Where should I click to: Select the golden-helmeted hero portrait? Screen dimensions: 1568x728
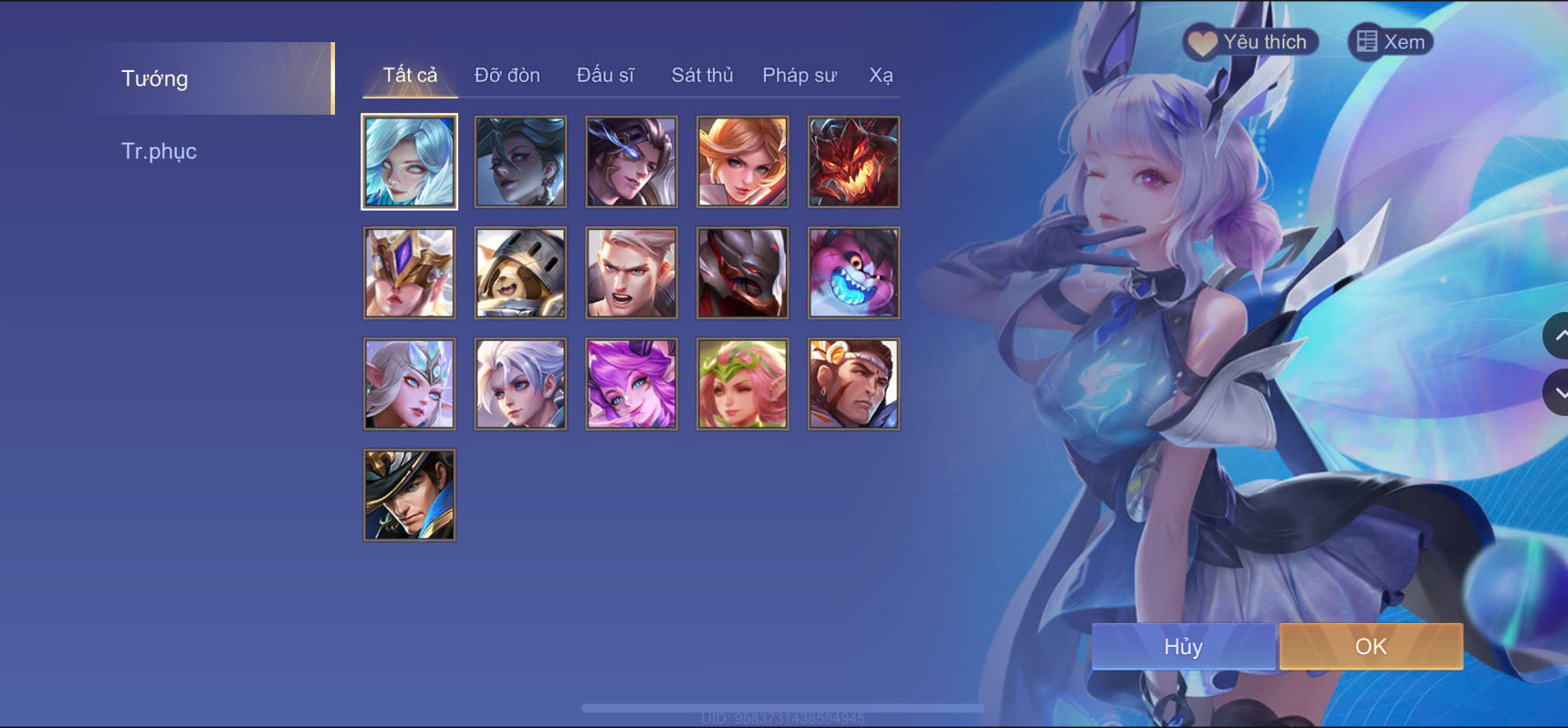pyautogui.click(x=408, y=273)
